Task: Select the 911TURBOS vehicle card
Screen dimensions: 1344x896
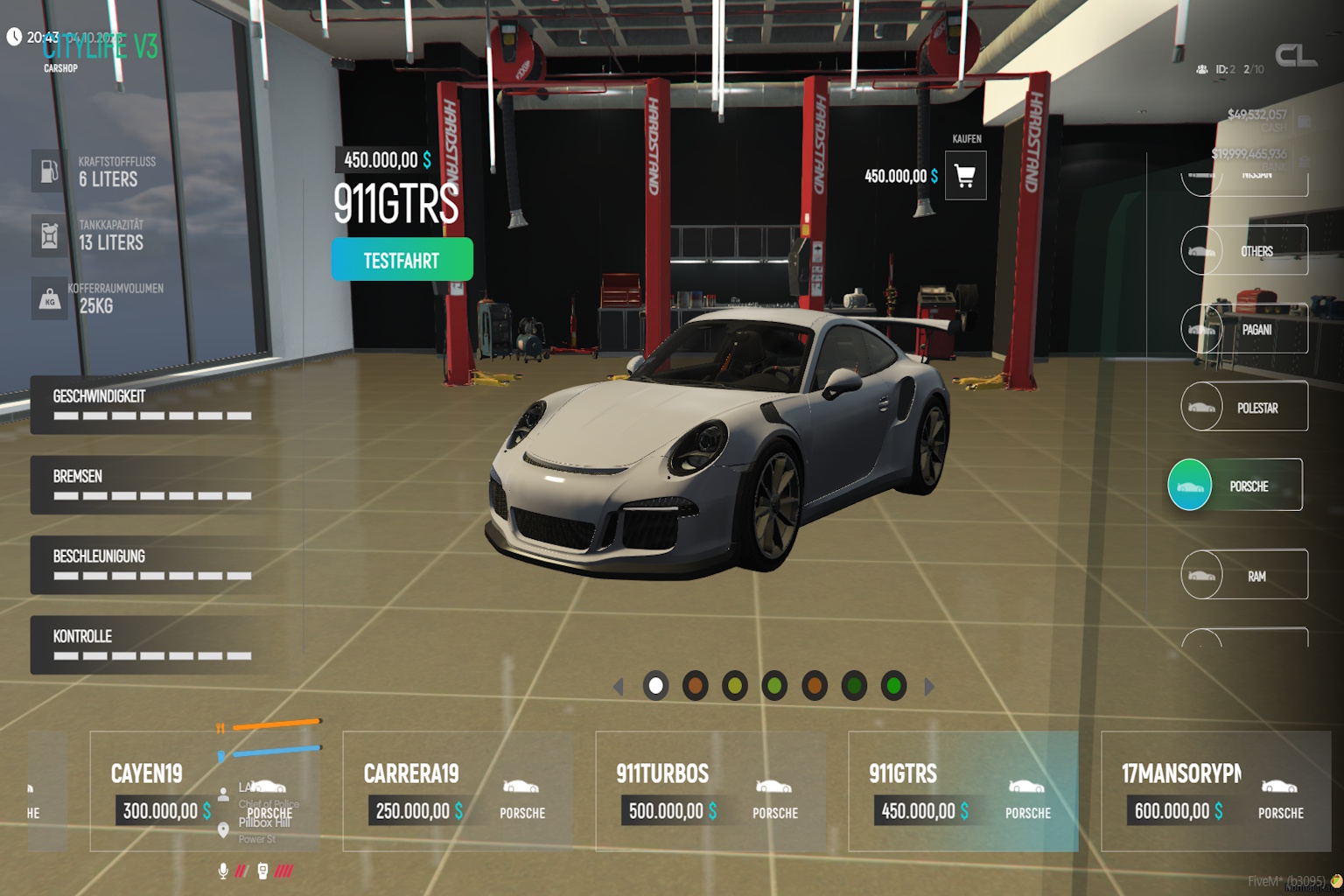Action: coord(710,791)
